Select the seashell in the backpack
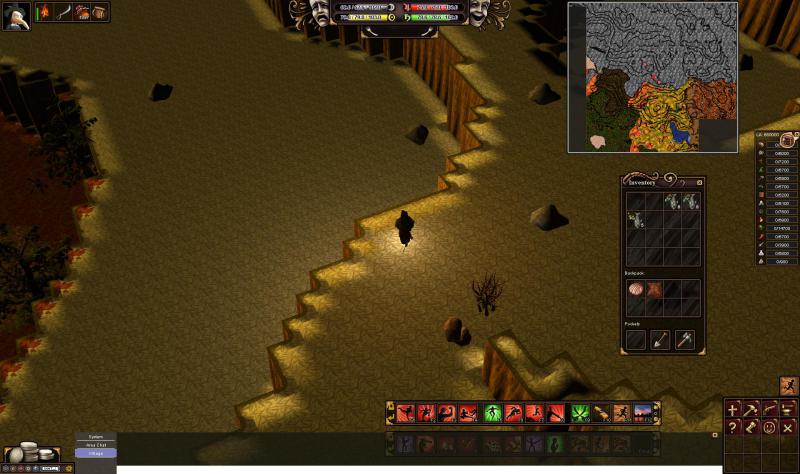 point(636,290)
